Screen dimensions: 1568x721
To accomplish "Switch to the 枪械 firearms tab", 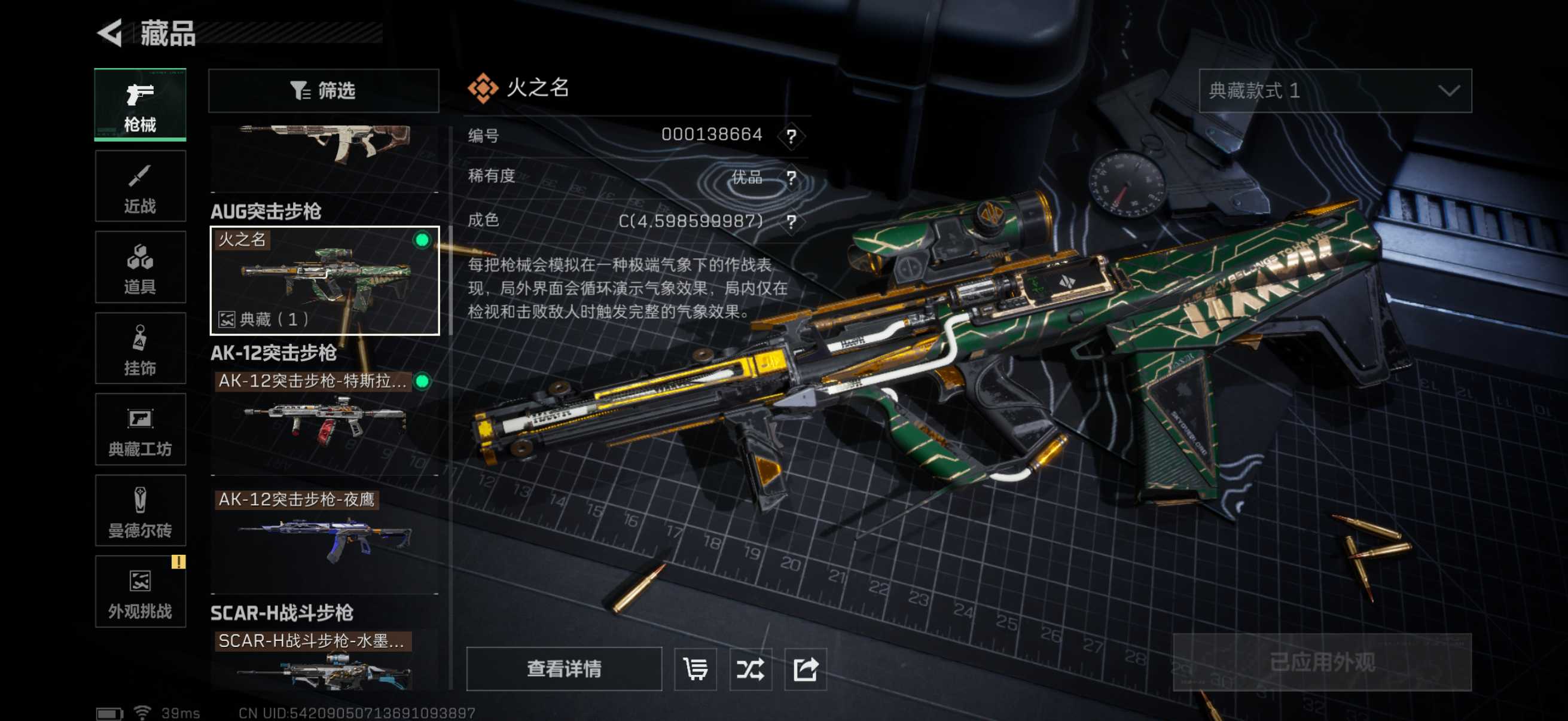I will click(x=140, y=105).
